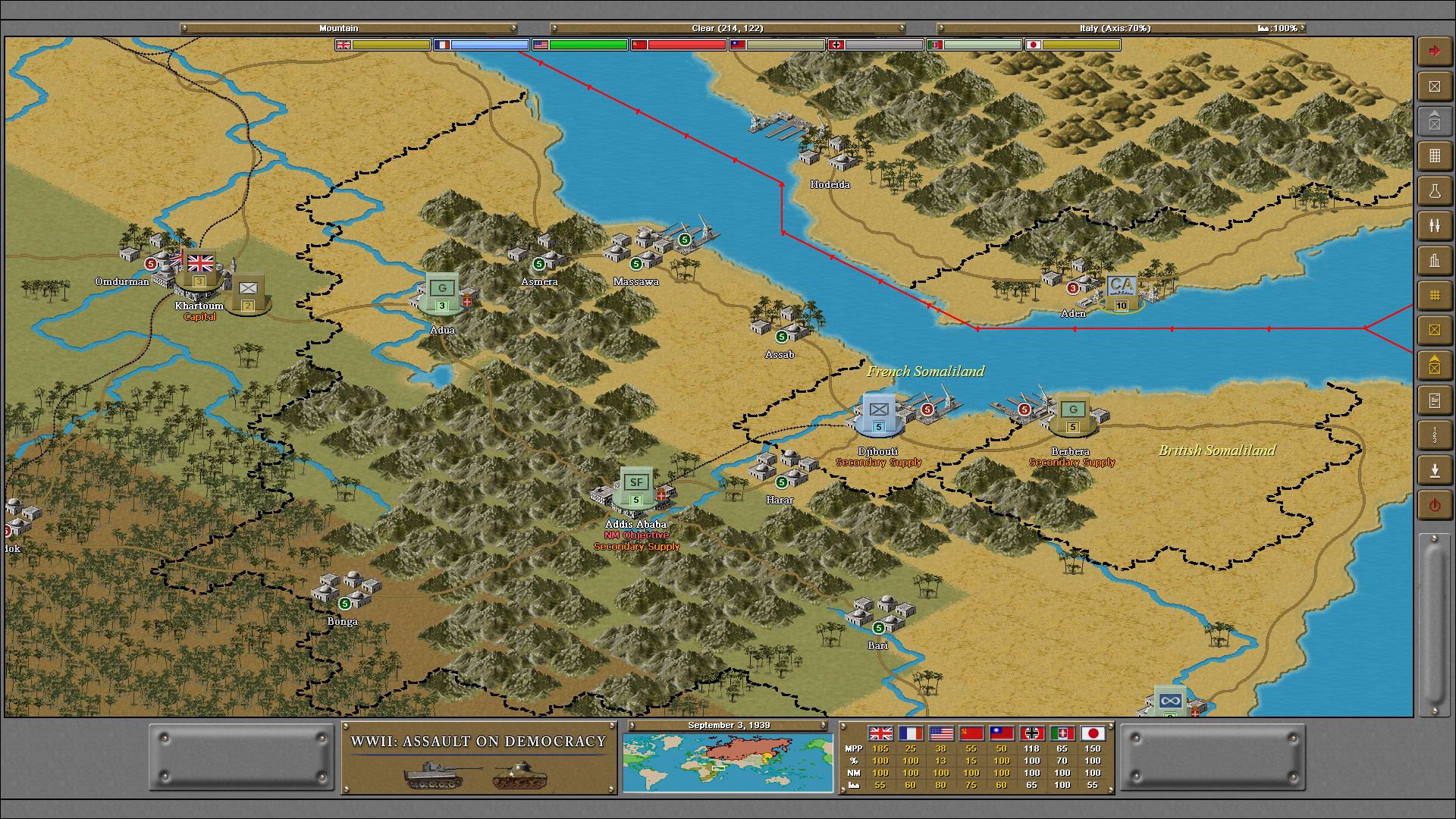Click the power button to exit the game
This screenshot has width=1456, height=819.
click(1435, 504)
